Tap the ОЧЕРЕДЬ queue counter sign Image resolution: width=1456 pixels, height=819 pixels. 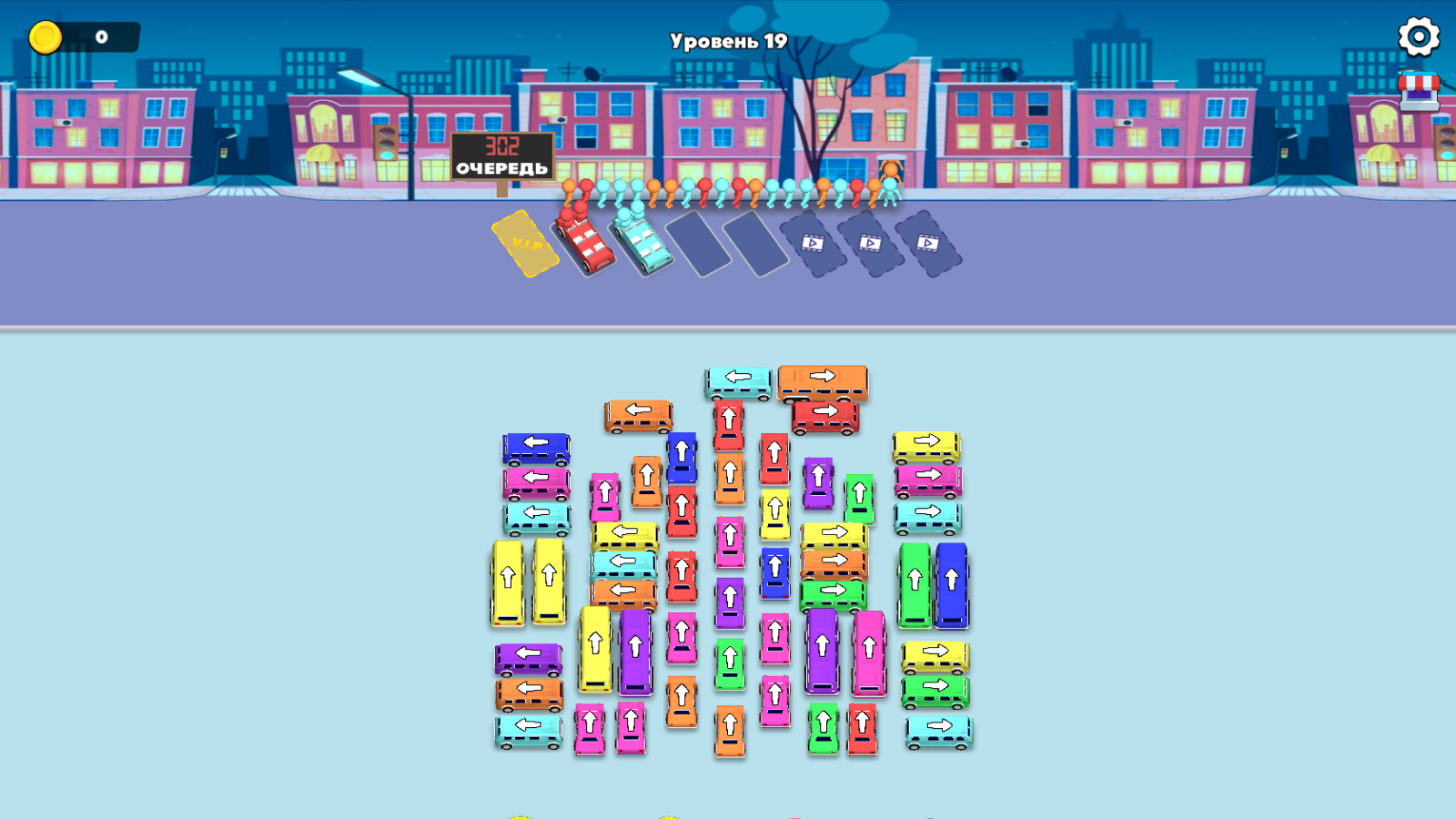500,155
